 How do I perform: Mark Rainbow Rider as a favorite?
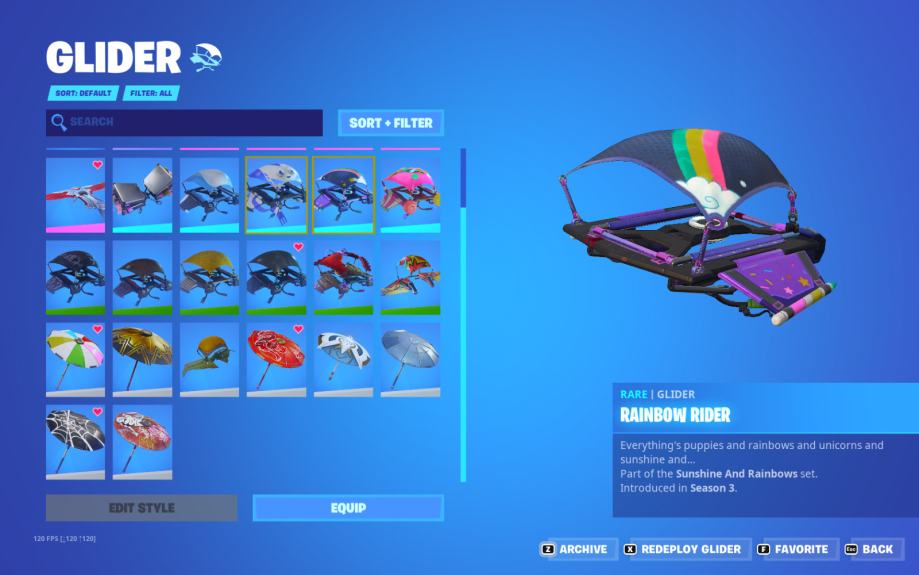coord(793,549)
